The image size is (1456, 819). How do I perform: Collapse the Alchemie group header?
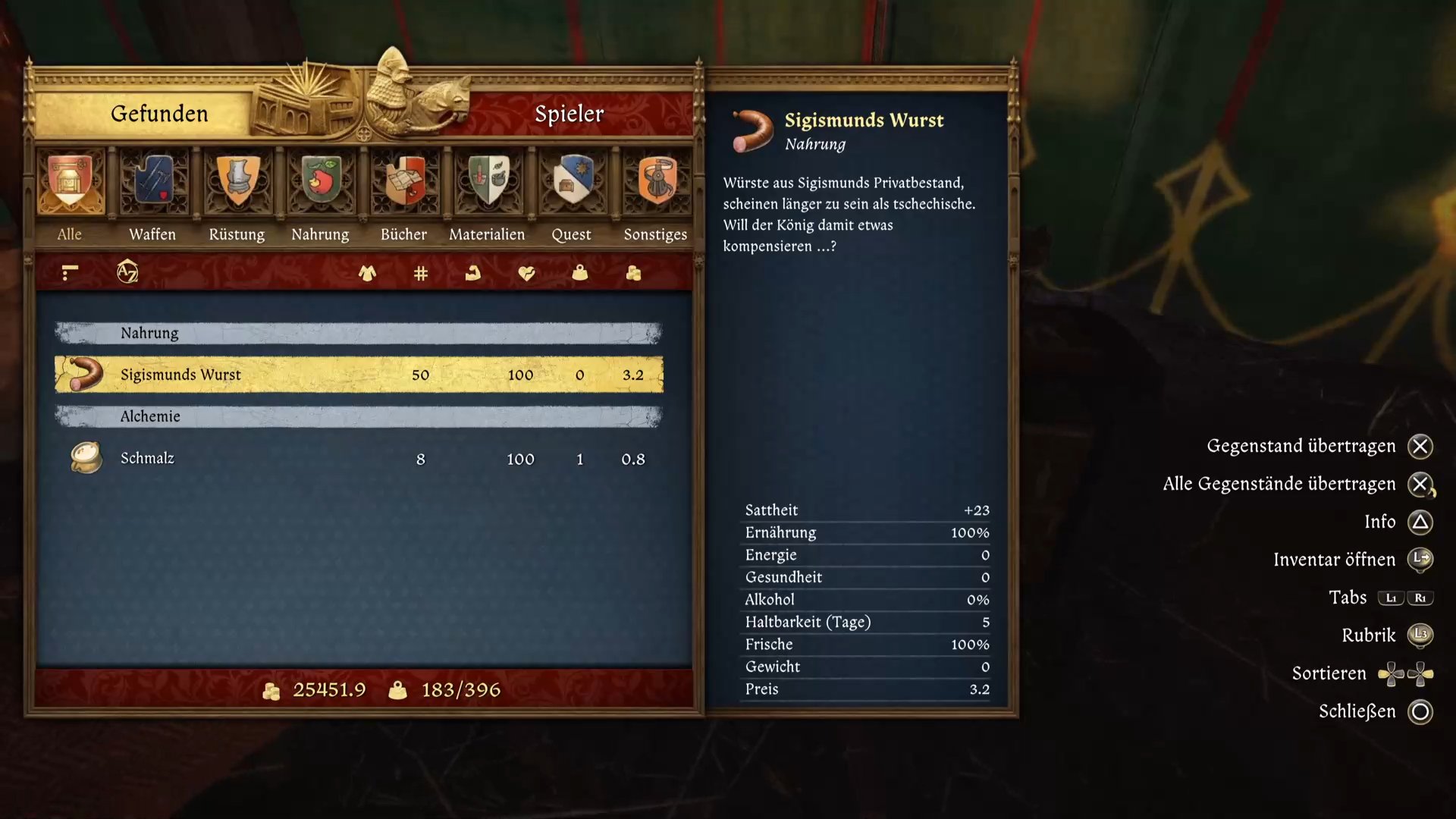click(x=359, y=416)
